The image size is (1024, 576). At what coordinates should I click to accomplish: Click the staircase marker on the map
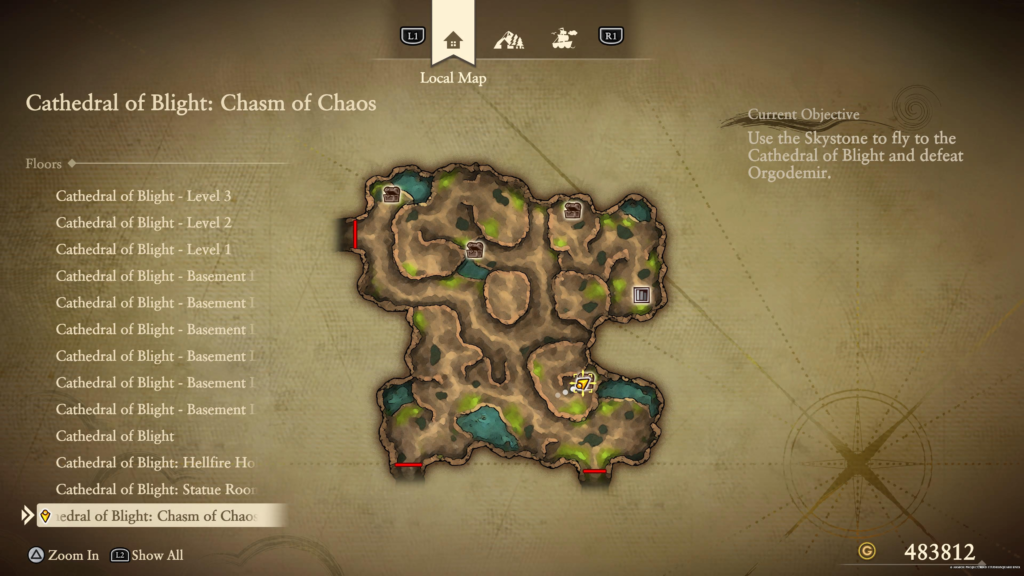click(641, 294)
